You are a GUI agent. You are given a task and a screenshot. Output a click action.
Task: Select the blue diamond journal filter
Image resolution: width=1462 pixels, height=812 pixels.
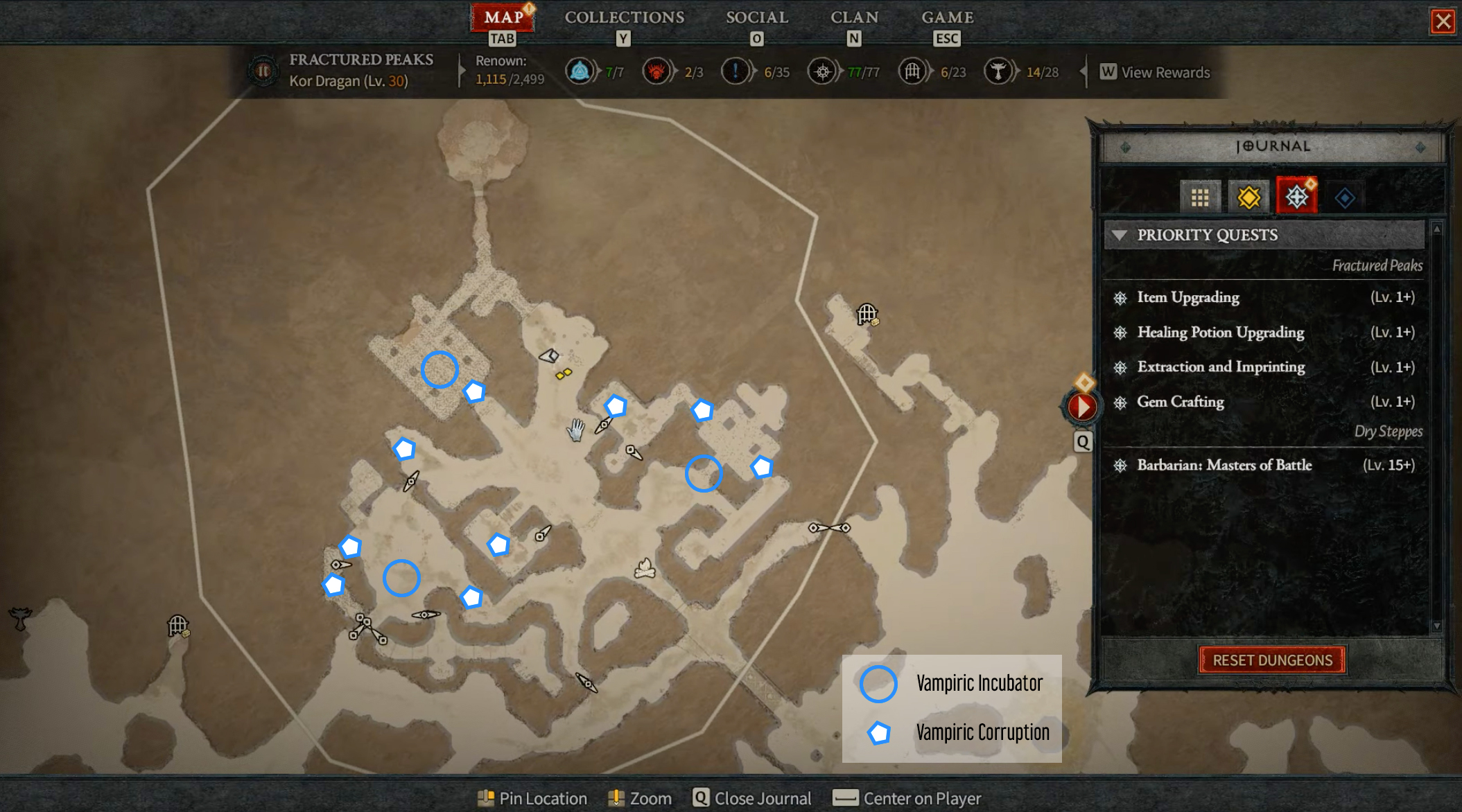click(x=1345, y=198)
